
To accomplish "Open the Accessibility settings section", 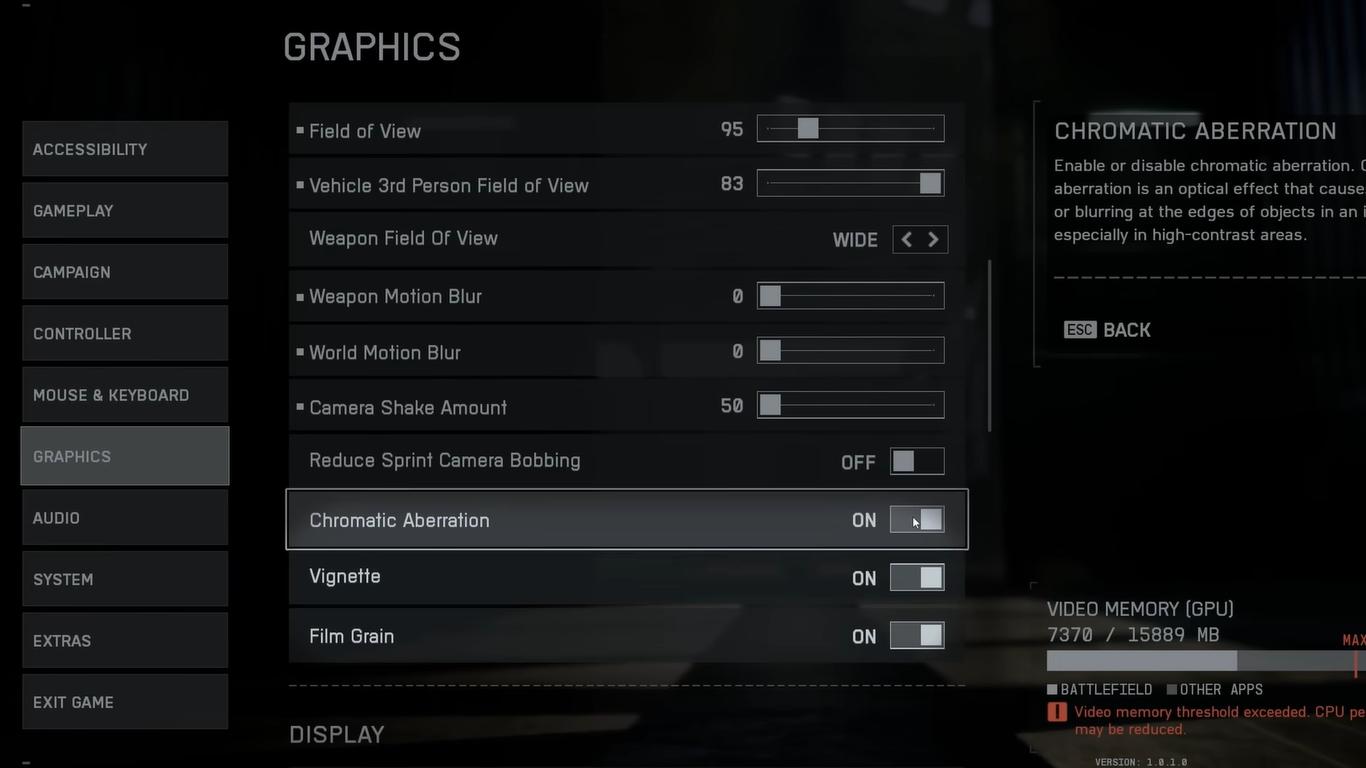I will 125,149.
